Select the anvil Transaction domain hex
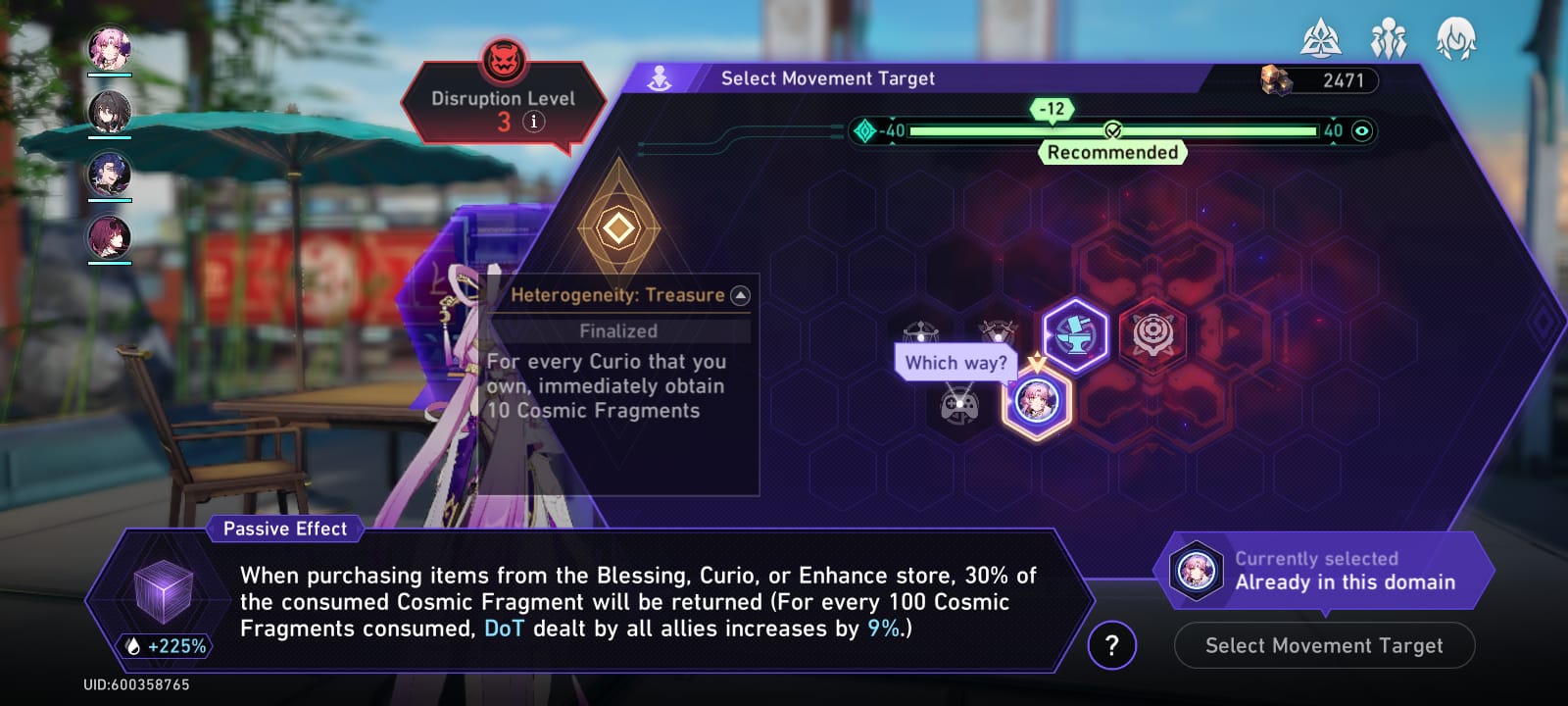The width and height of the screenshot is (1568, 706). 1075,336
